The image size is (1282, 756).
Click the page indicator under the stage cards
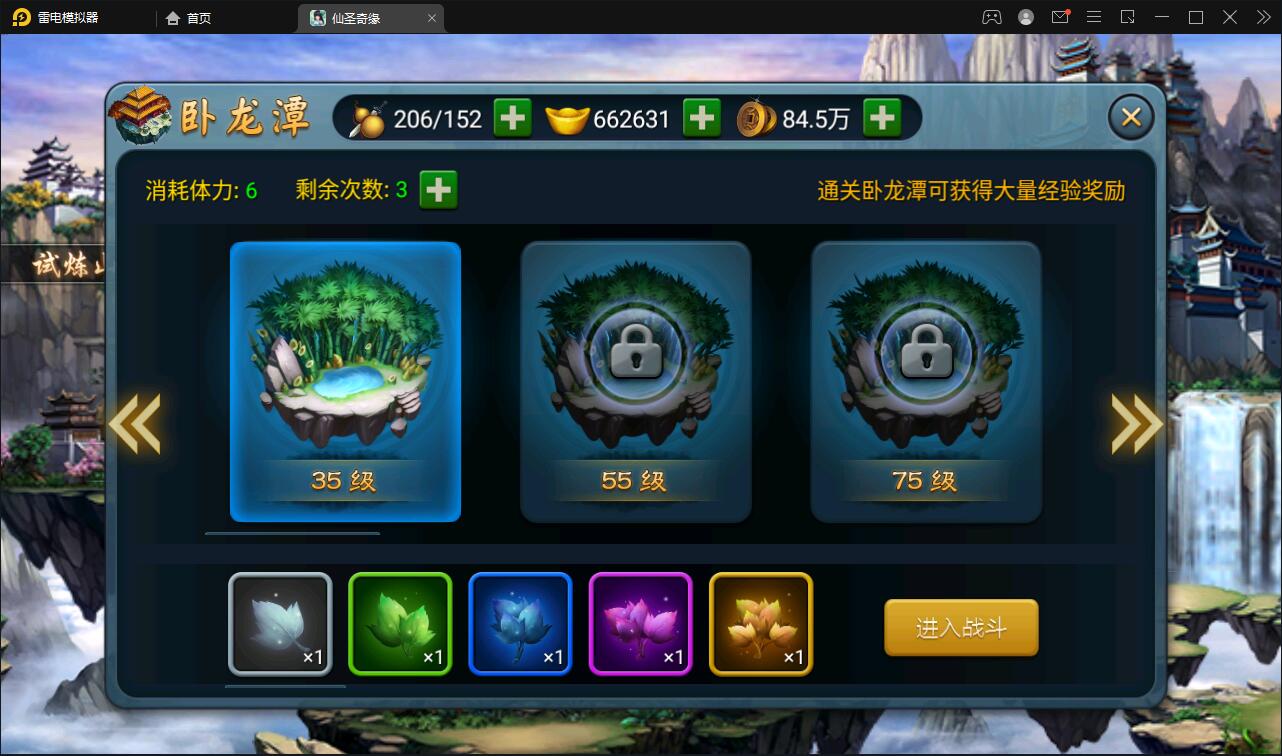tap(291, 533)
